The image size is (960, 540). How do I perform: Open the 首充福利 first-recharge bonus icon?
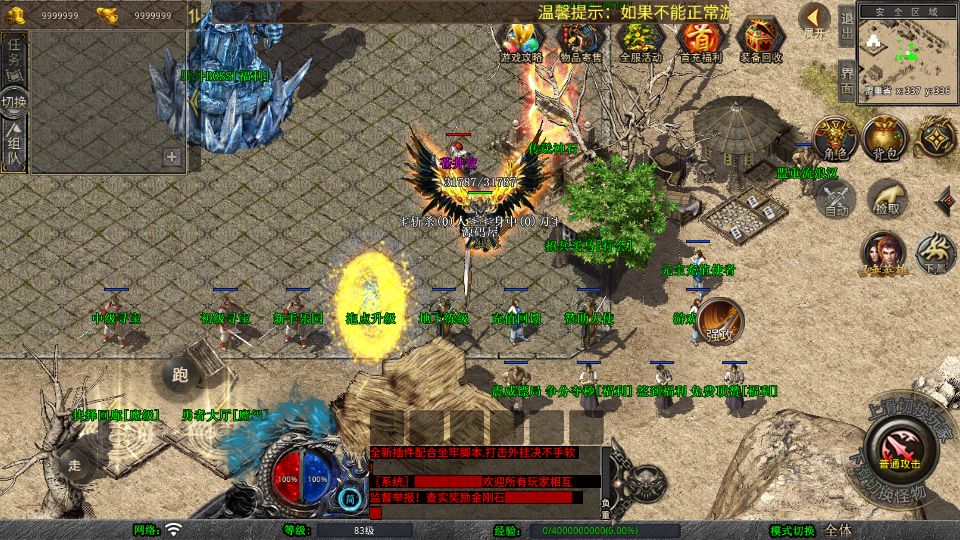[x=700, y=40]
